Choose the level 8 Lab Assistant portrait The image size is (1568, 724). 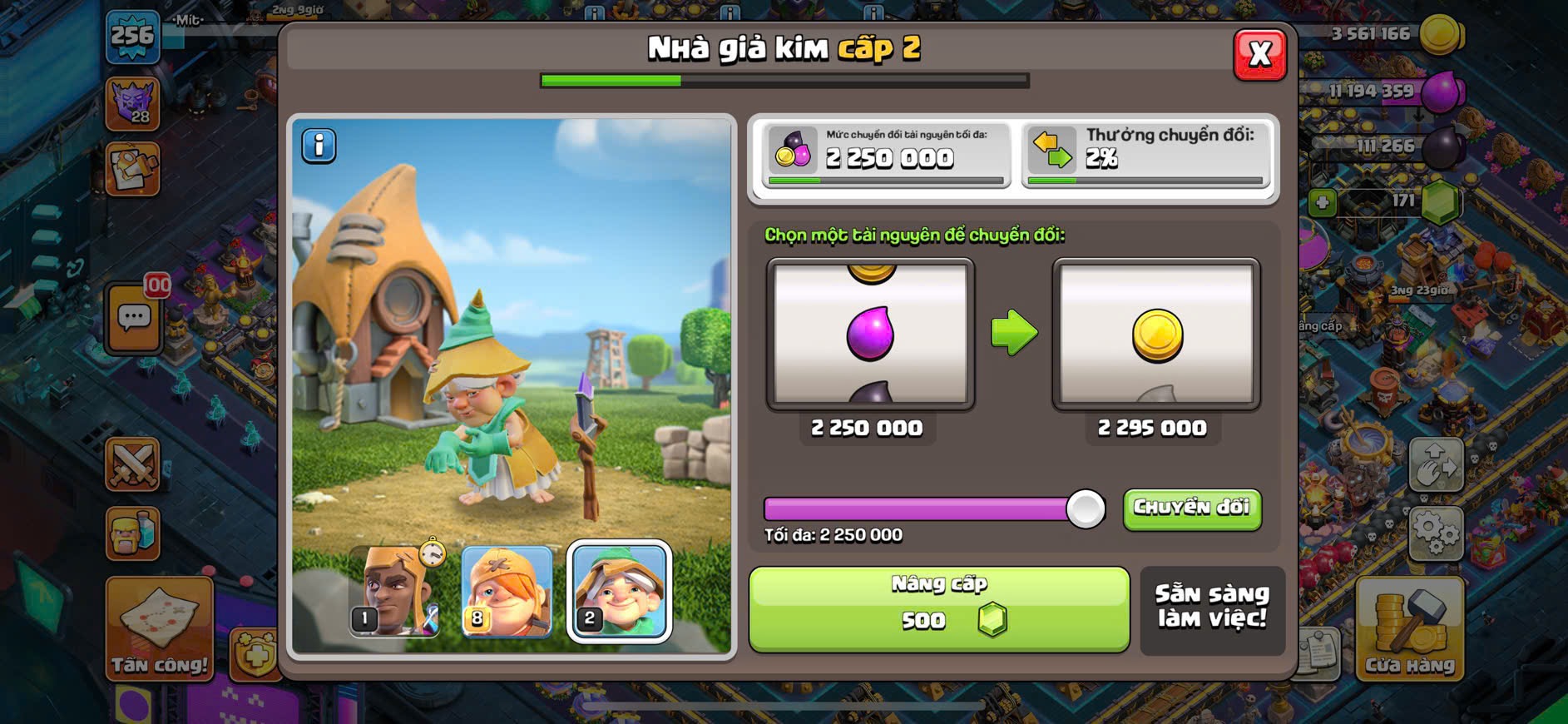click(507, 590)
